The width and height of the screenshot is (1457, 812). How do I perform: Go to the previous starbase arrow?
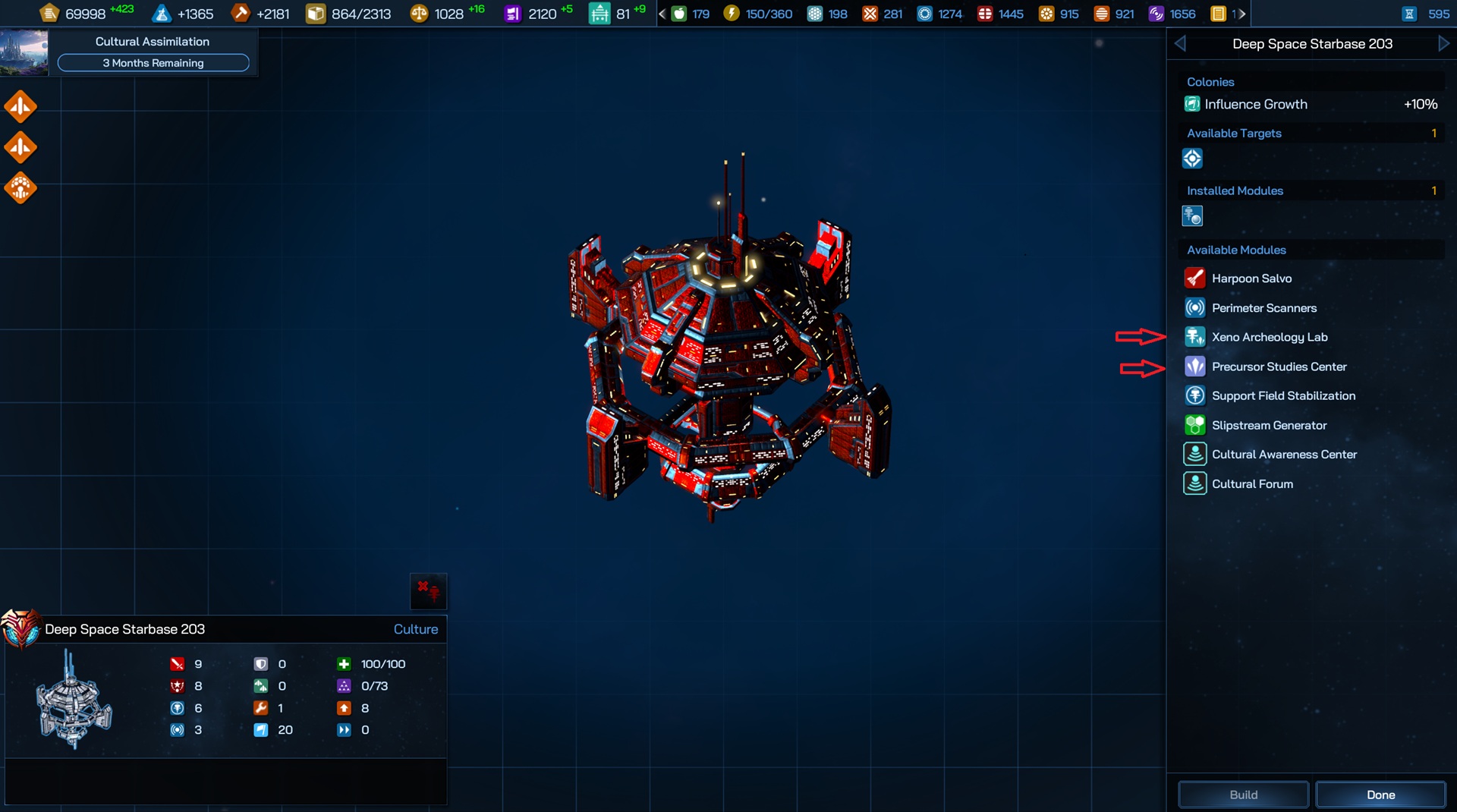click(x=1180, y=44)
